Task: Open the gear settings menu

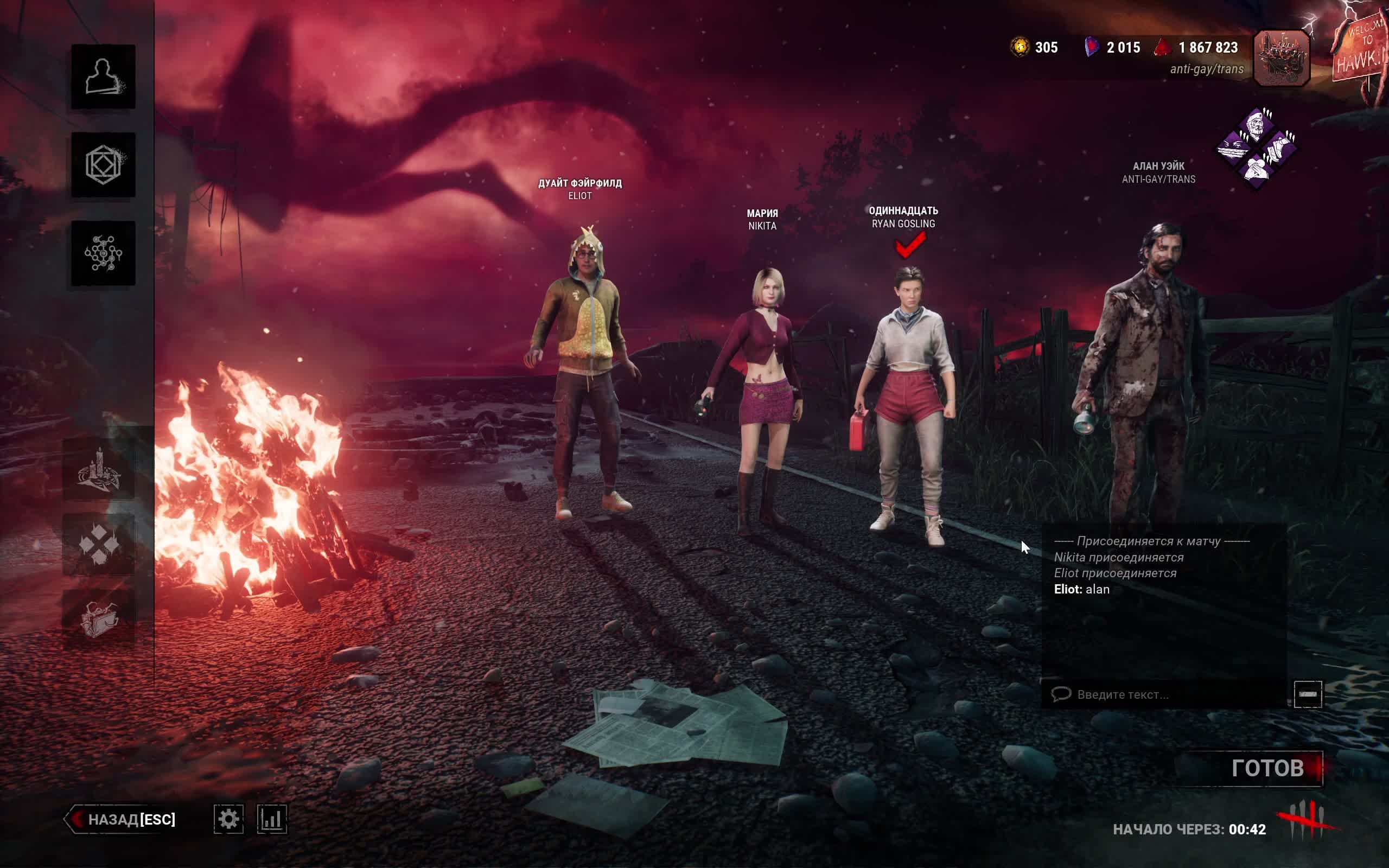Action: coord(228,819)
